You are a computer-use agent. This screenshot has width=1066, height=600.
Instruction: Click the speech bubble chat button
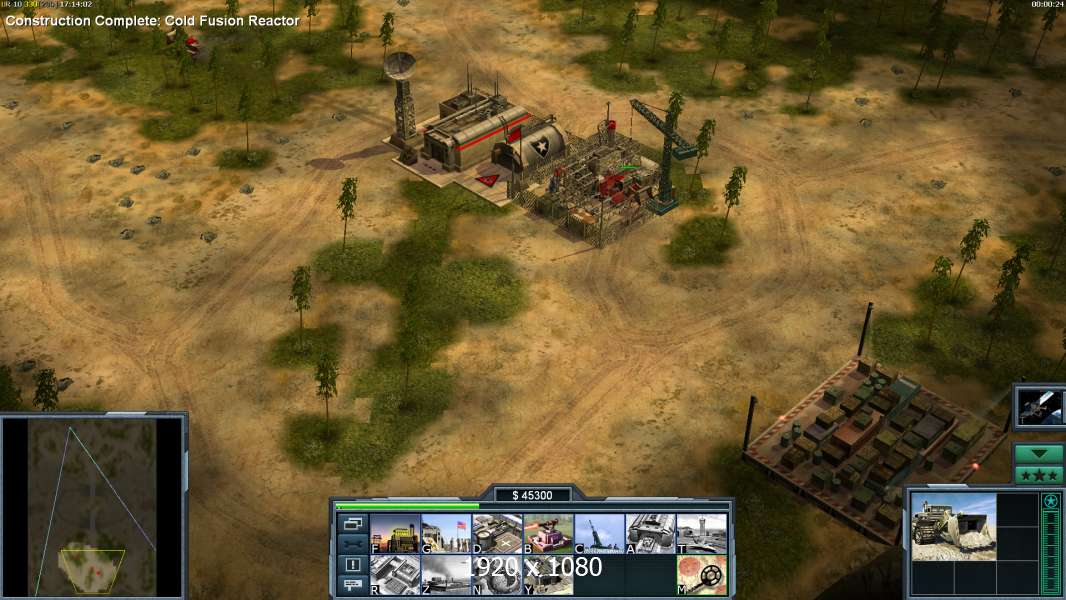coord(353,585)
